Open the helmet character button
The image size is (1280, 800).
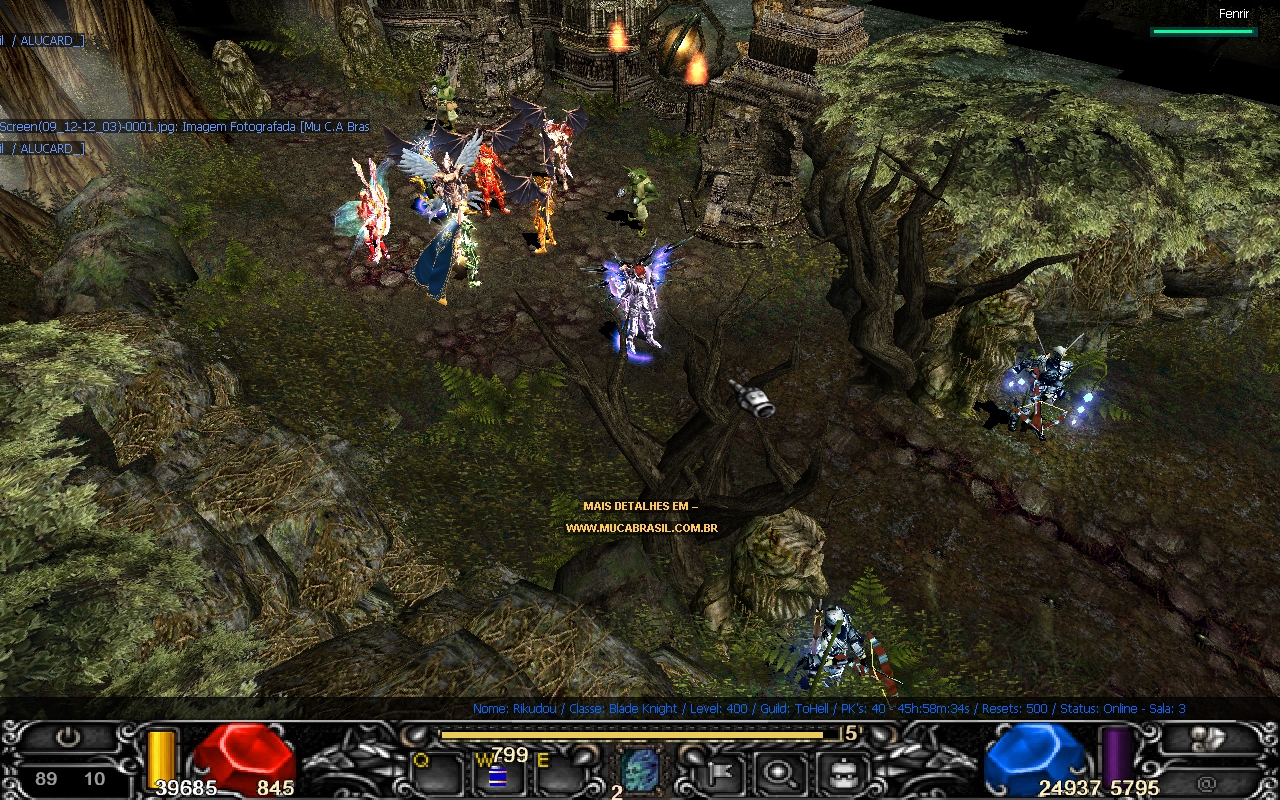tap(840, 771)
